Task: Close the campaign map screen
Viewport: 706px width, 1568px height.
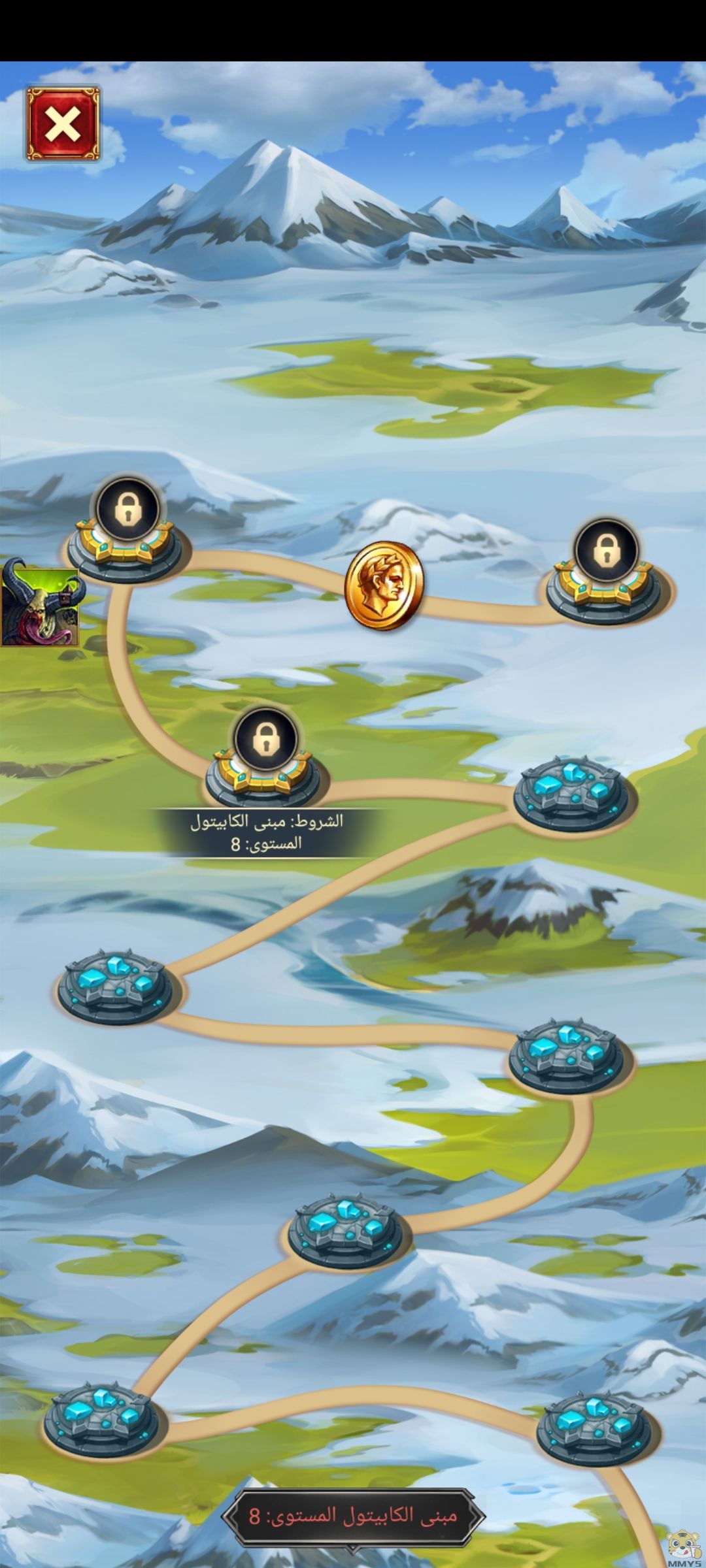Action: (x=63, y=123)
